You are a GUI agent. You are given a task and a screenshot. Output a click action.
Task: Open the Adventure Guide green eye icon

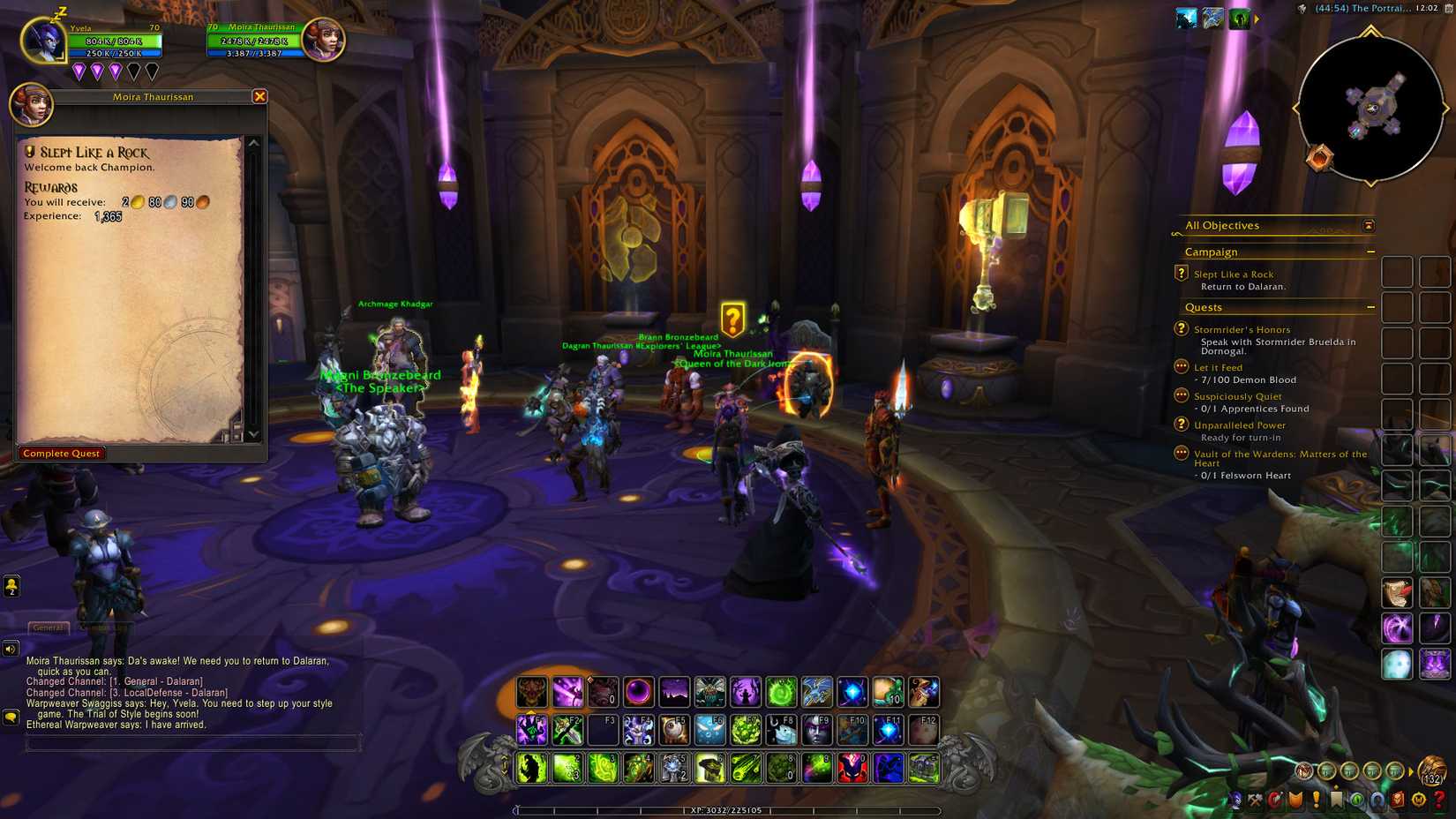pos(1358,799)
